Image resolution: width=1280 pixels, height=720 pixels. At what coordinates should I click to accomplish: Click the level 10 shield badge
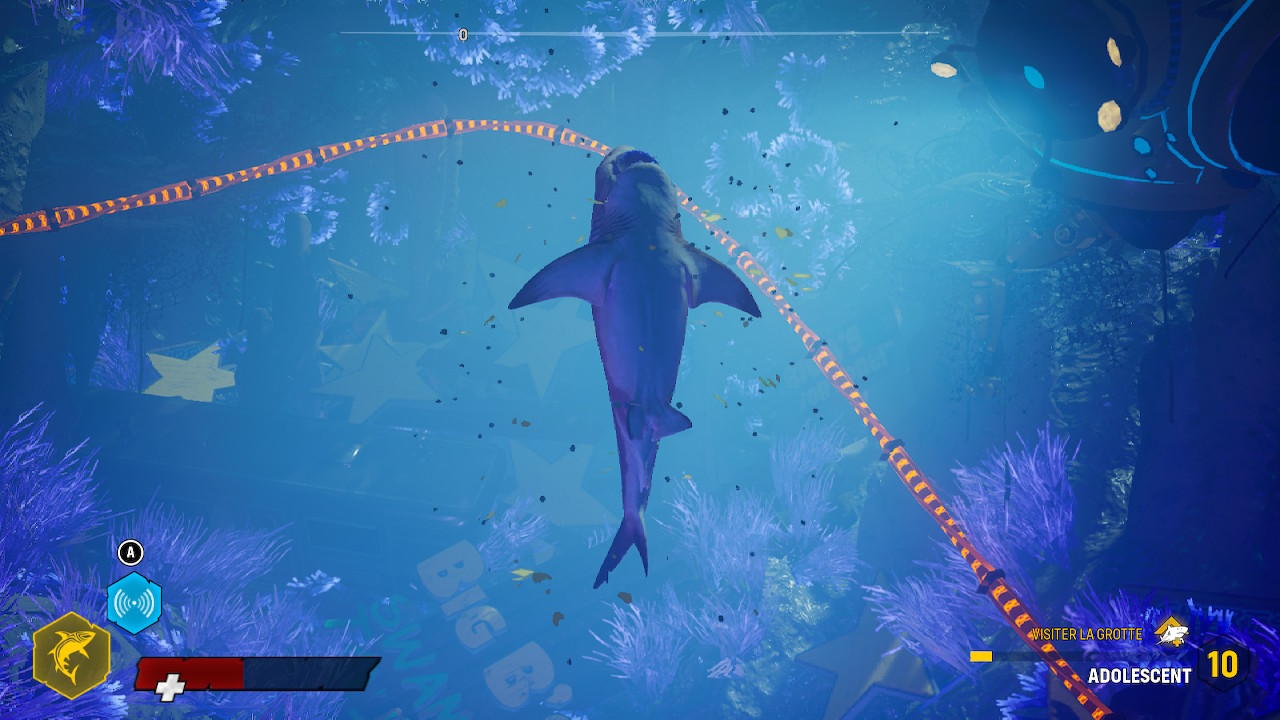point(1222,664)
